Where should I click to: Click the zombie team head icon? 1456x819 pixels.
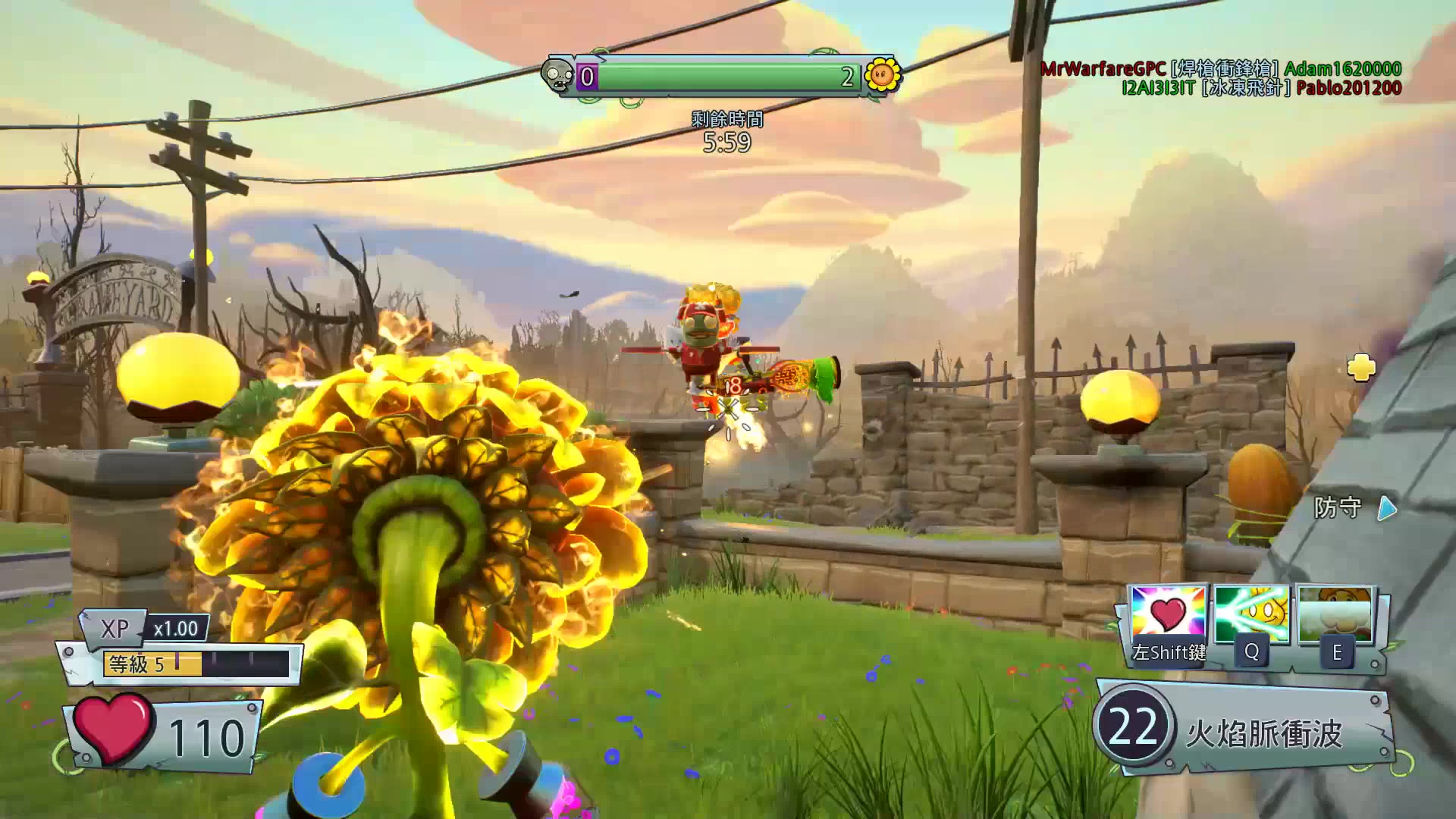coord(558,76)
